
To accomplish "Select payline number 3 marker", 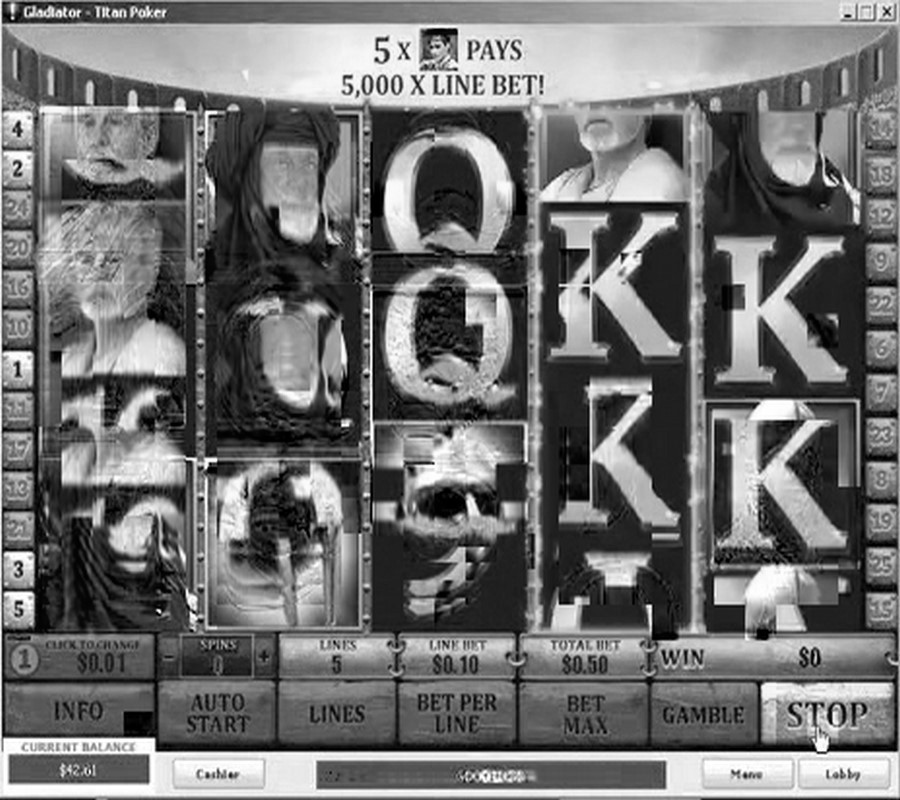I will (x=17, y=568).
